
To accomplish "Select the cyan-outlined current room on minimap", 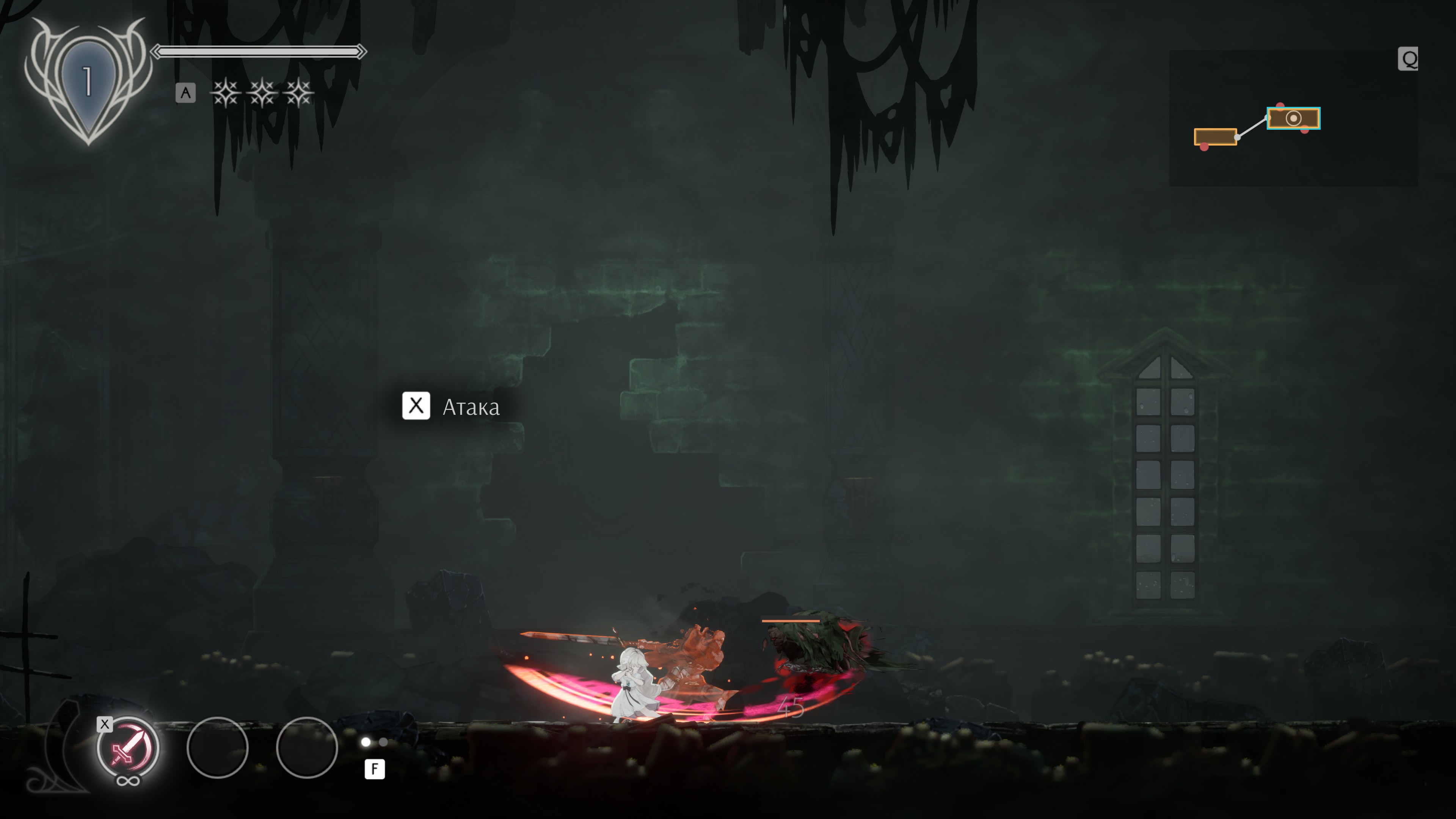I will click(x=1293, y=118).
